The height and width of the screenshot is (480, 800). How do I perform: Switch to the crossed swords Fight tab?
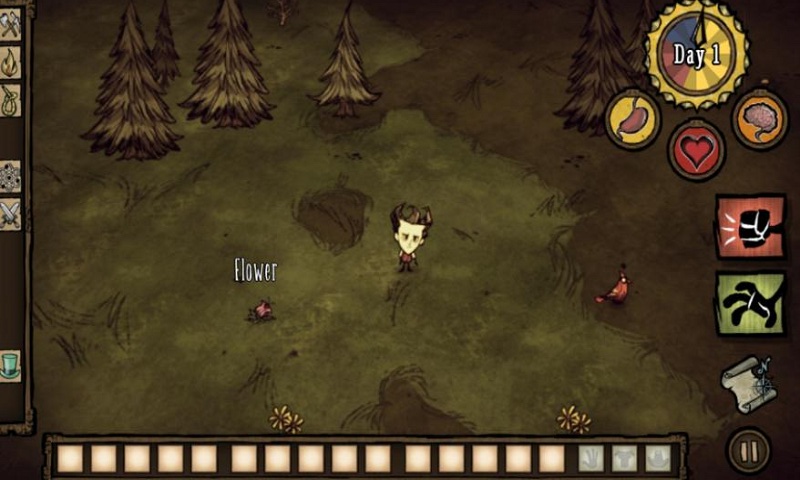tap(10, 213)
